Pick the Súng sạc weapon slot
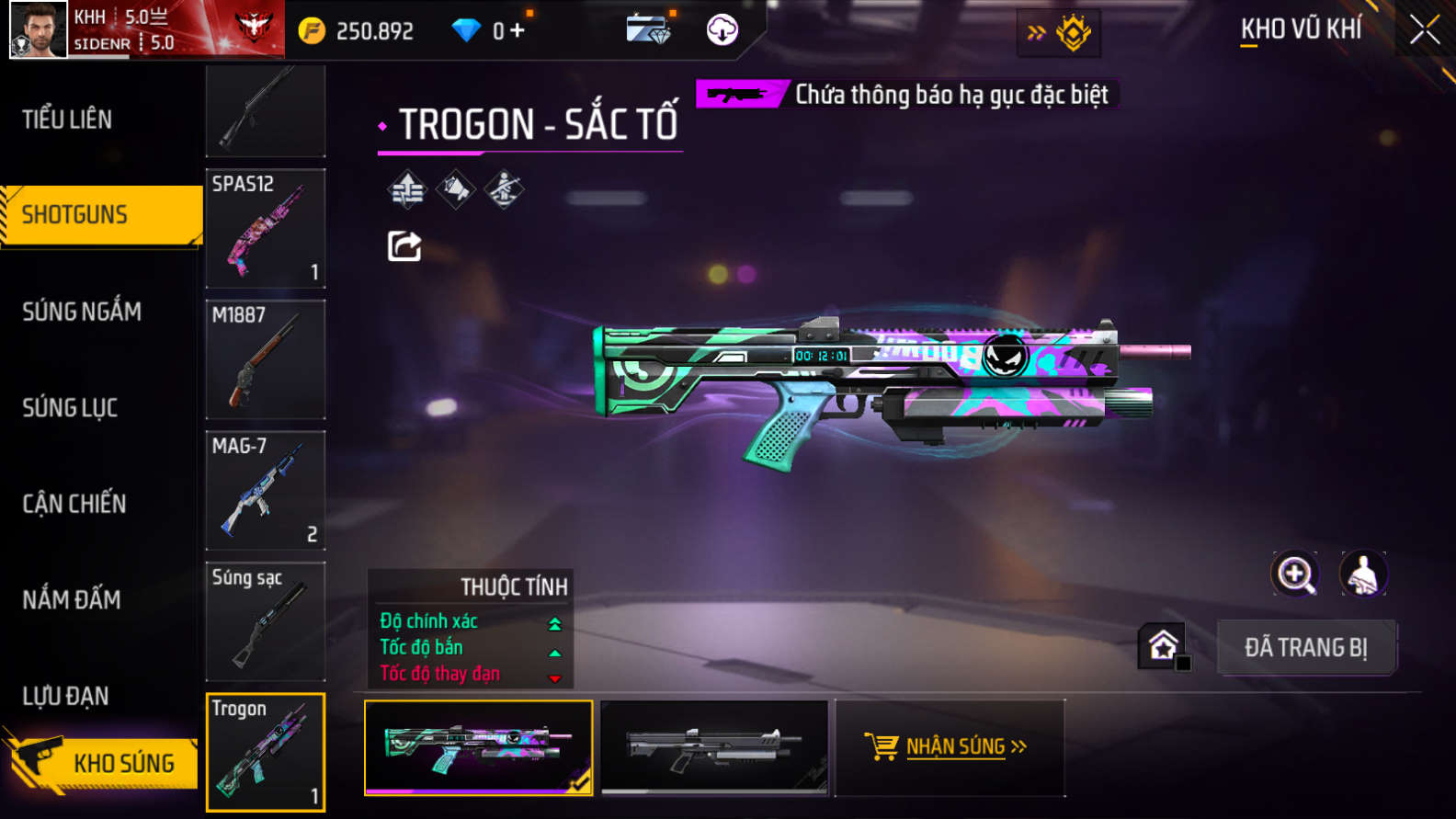1456x819 pixels. click(x=266, y=621)
